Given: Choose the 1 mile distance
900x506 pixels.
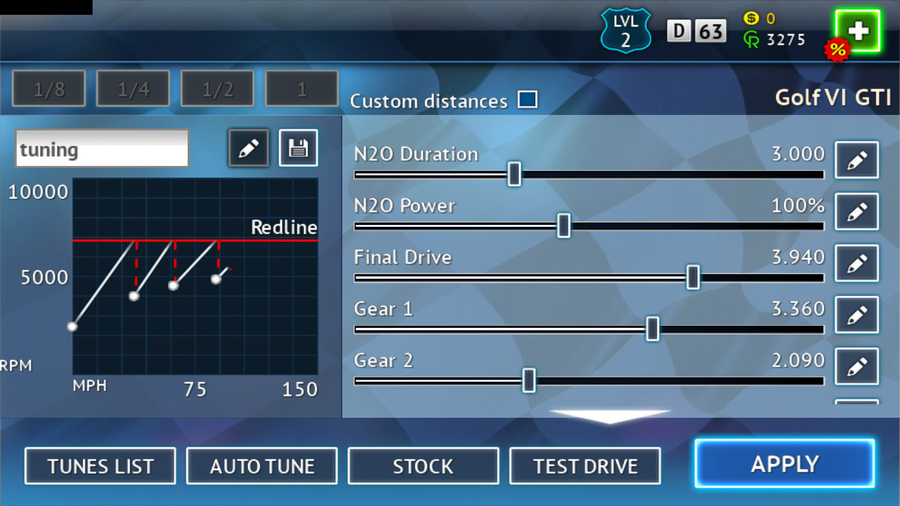Looking at the screenshot, I should [301, 90].
